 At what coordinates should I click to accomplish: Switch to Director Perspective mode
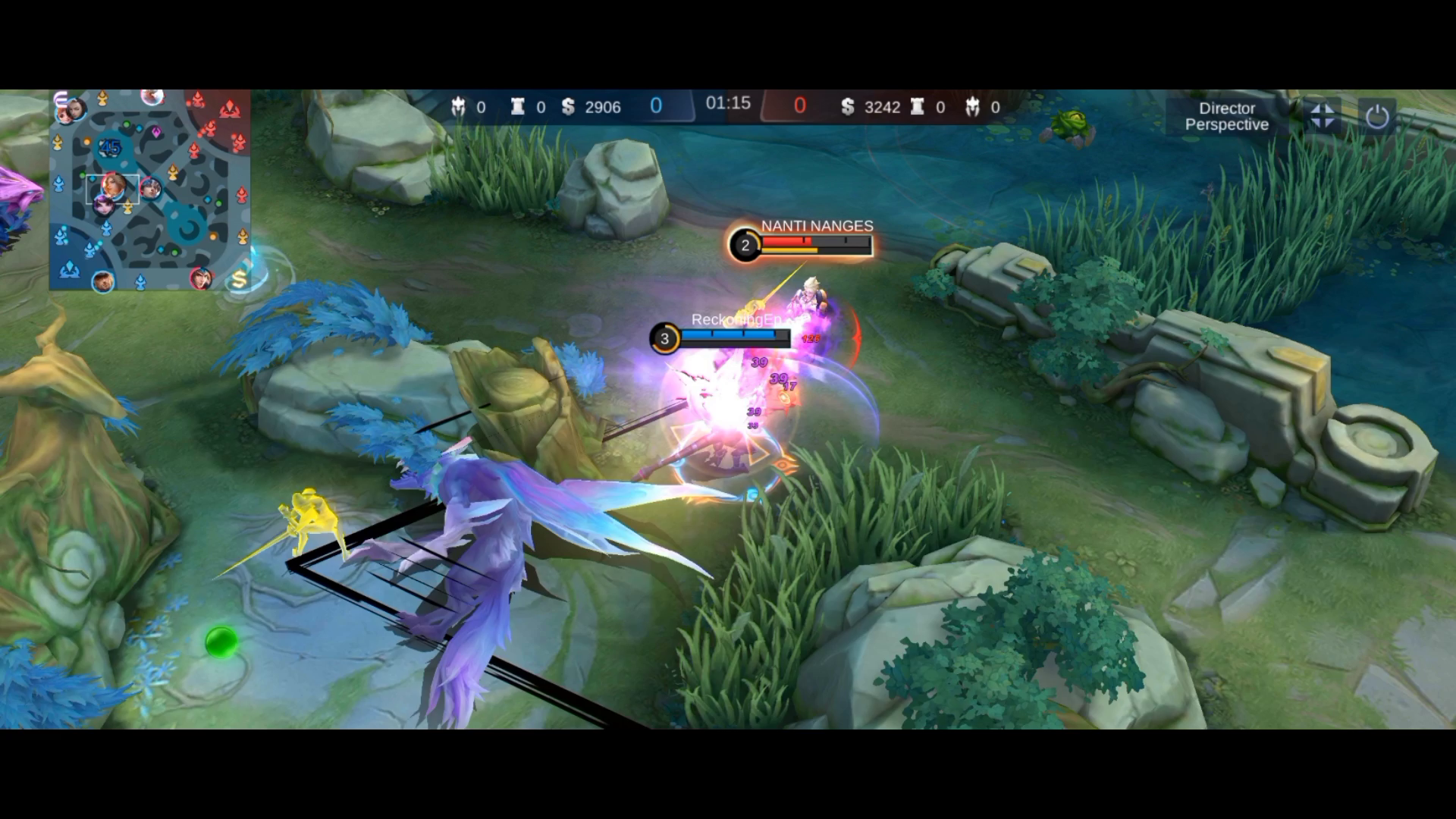(x=1226, y=116)
